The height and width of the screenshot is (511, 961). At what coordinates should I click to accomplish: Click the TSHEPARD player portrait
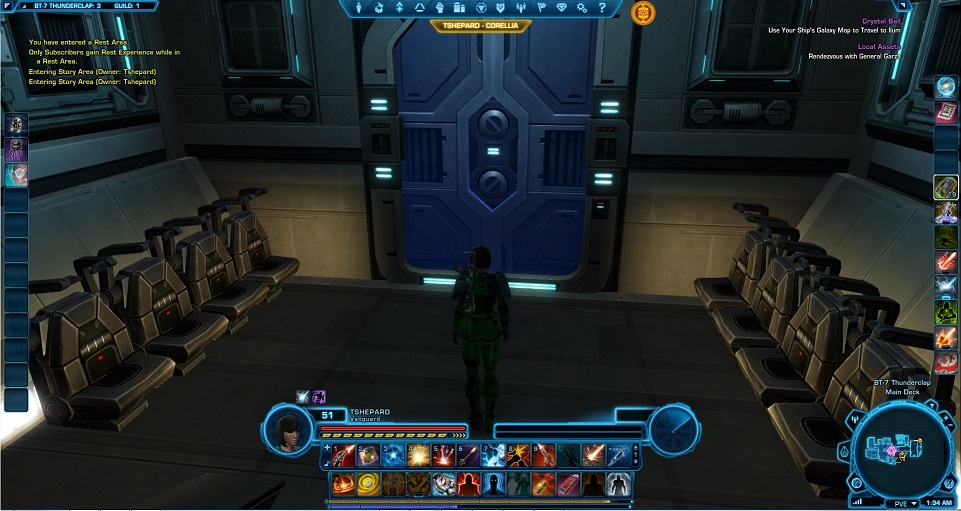pyautogui.click(x=290, y=428)
